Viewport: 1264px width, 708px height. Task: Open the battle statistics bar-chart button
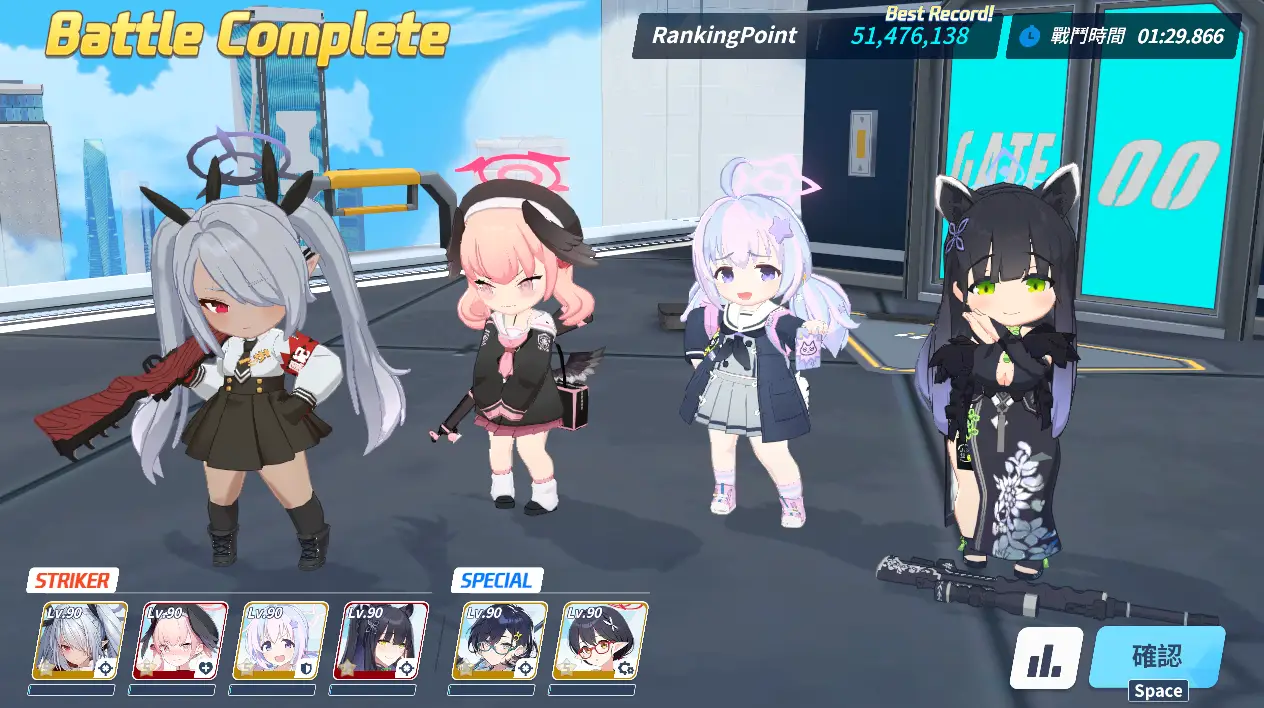click(1045, 658)
